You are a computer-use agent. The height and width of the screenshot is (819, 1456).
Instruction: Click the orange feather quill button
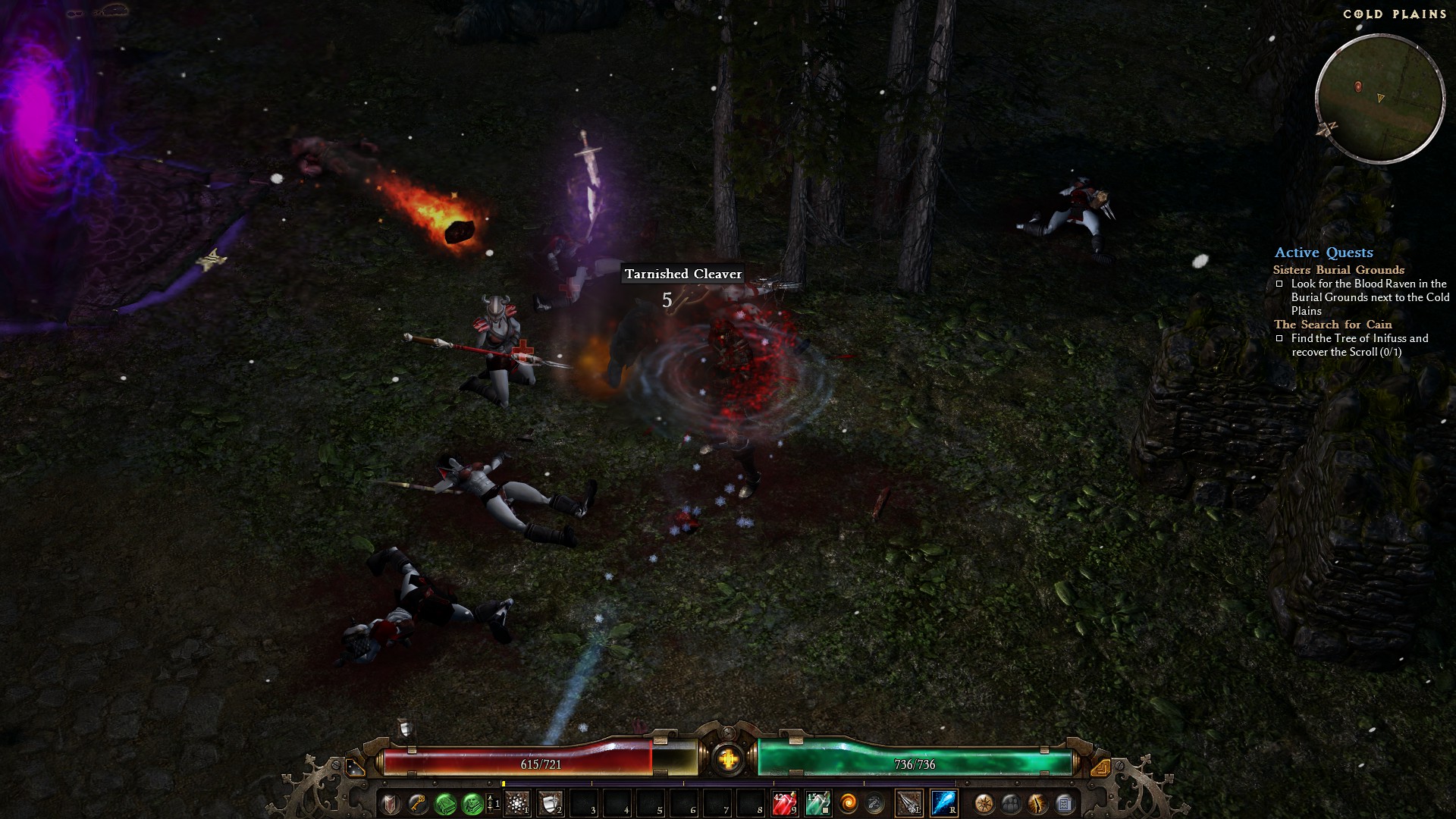[x=1037, y=803]
